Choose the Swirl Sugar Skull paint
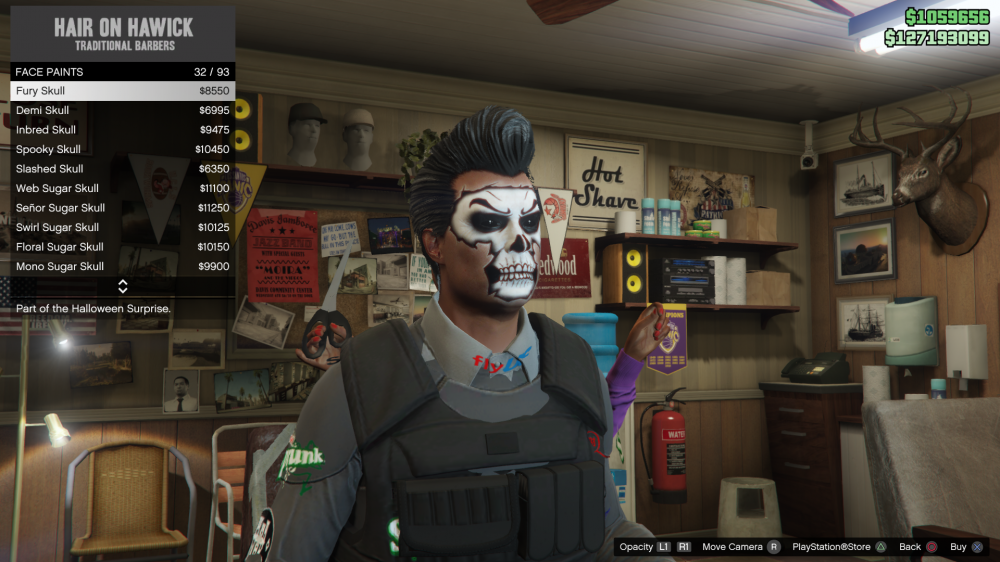This screenshot has width=1000, height=562. (122, 227)
